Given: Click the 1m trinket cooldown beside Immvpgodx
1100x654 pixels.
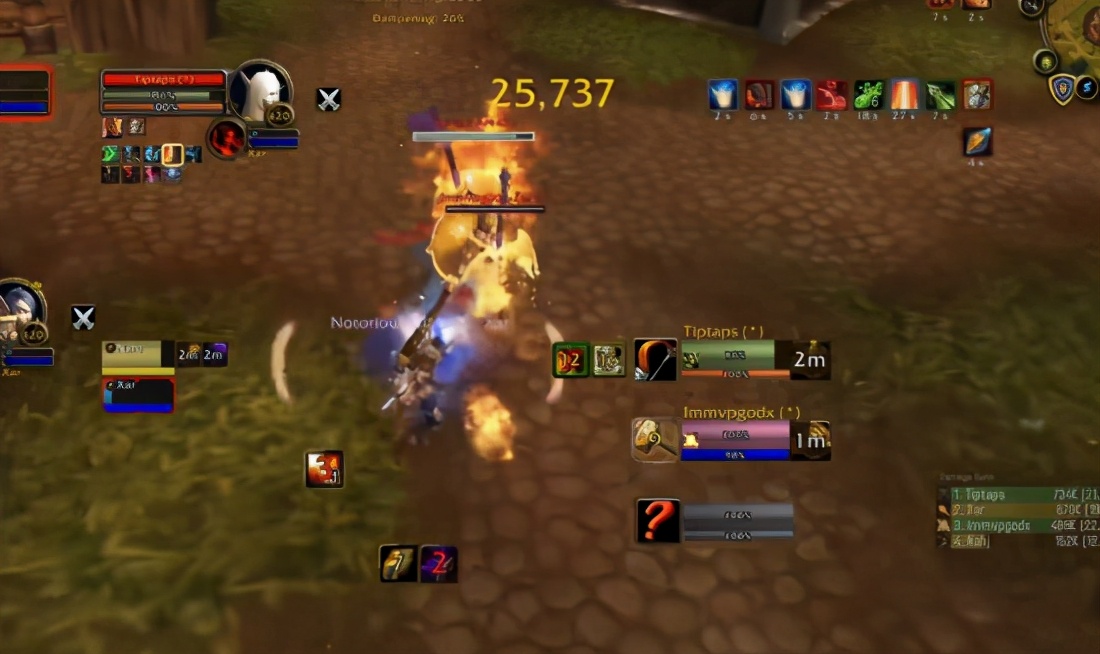Looking at the screenshot, I should [x=810, y=440].
